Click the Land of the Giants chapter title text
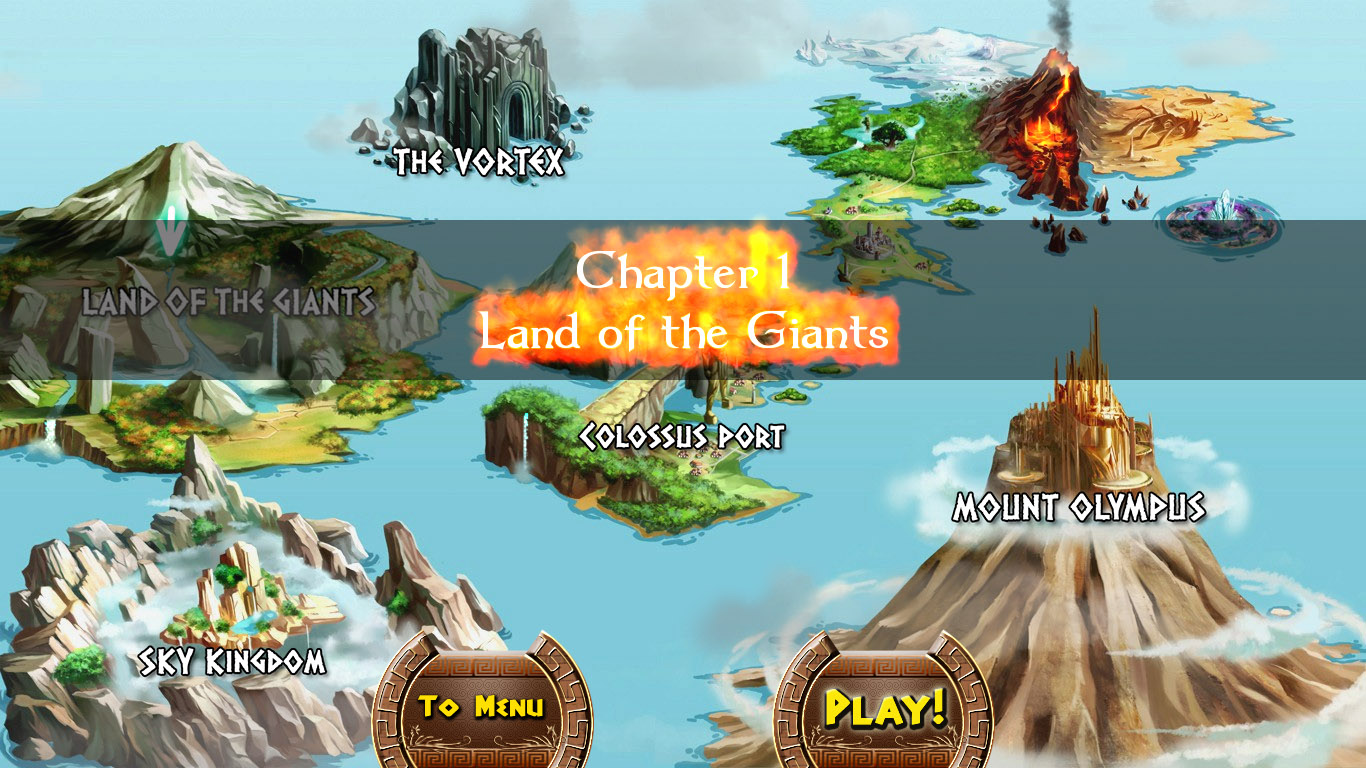 tap(683, 333)
